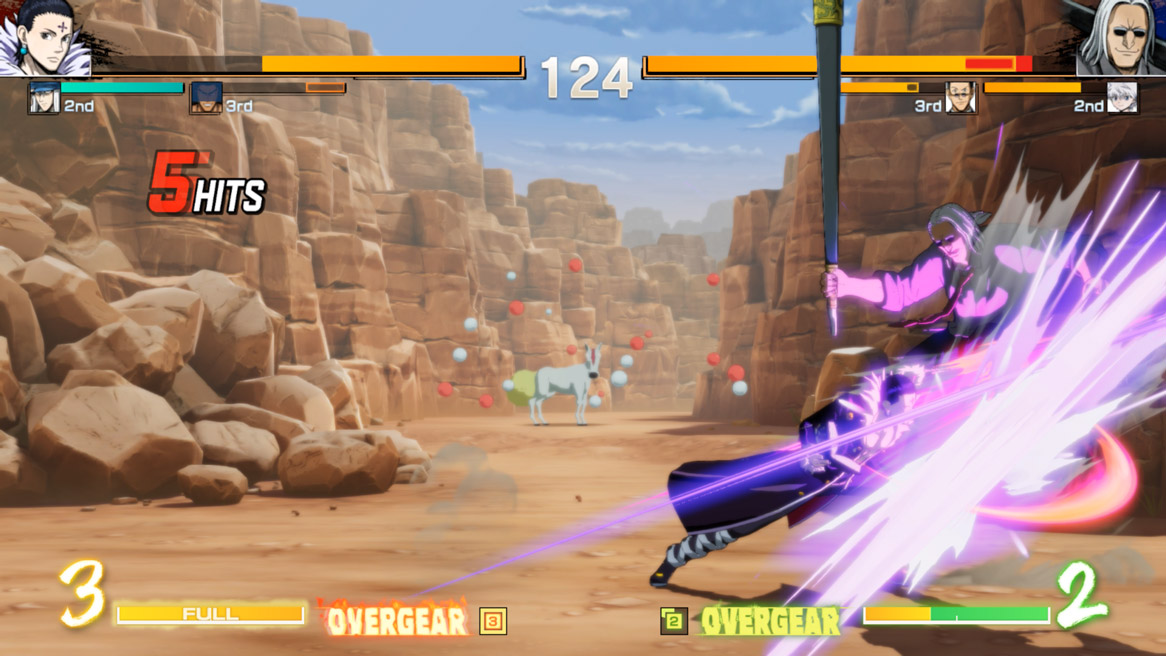Screen dimensions: 1166x656
Task: Select Chrollo's portrait on player one's side
Action: [46, 40]
